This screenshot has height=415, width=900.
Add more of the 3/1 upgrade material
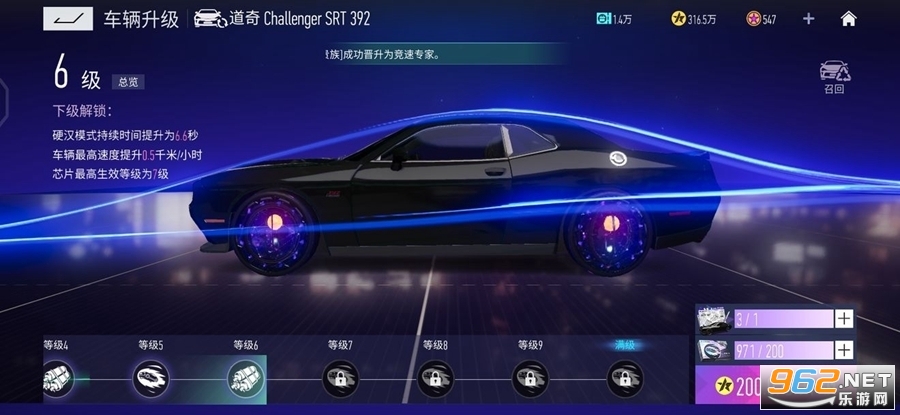pyautogui.click(x=844, y=319)
